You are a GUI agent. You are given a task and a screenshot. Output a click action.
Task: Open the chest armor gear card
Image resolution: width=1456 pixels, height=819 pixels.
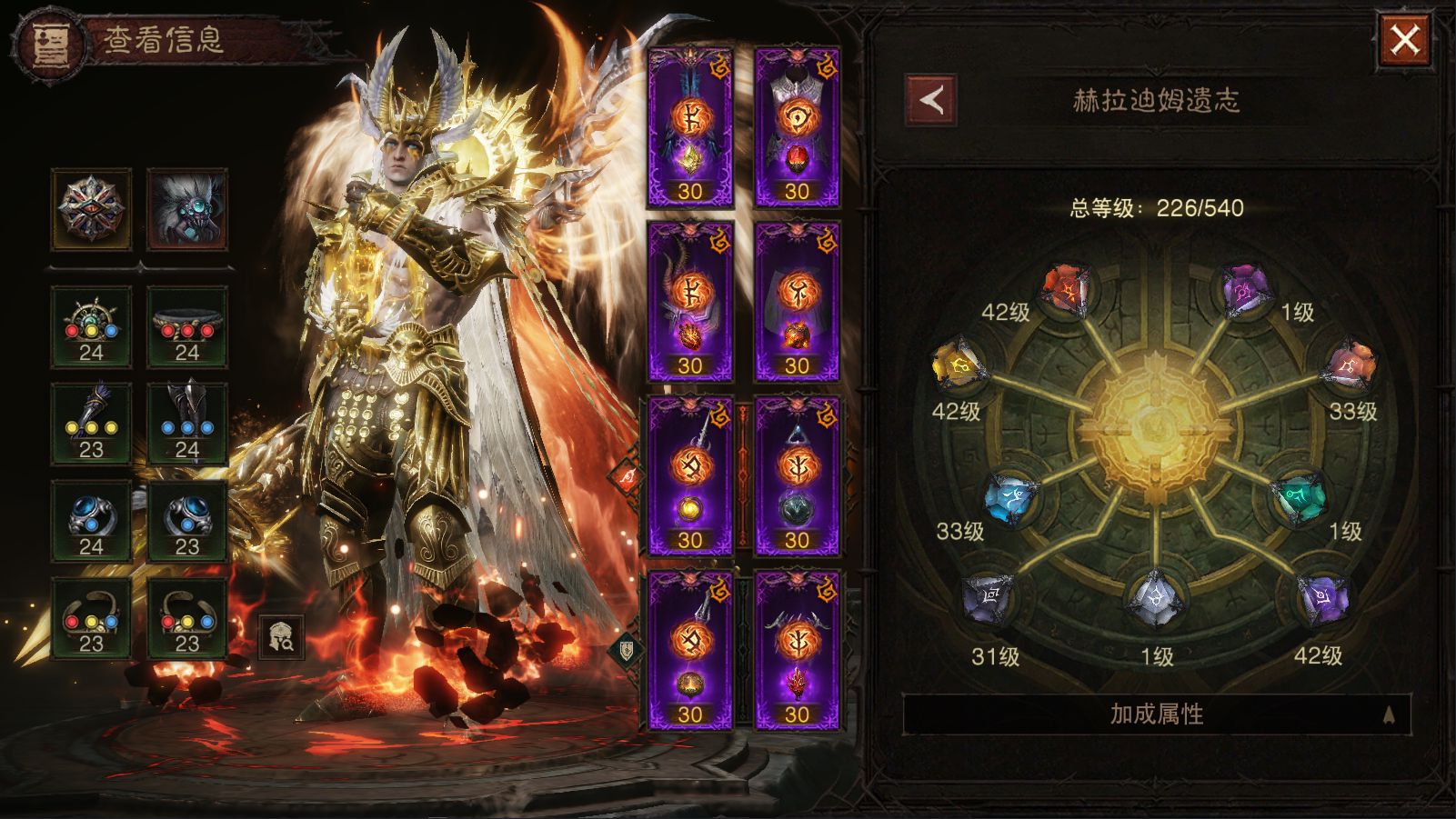pyautogui.click(x=797, y=126)
